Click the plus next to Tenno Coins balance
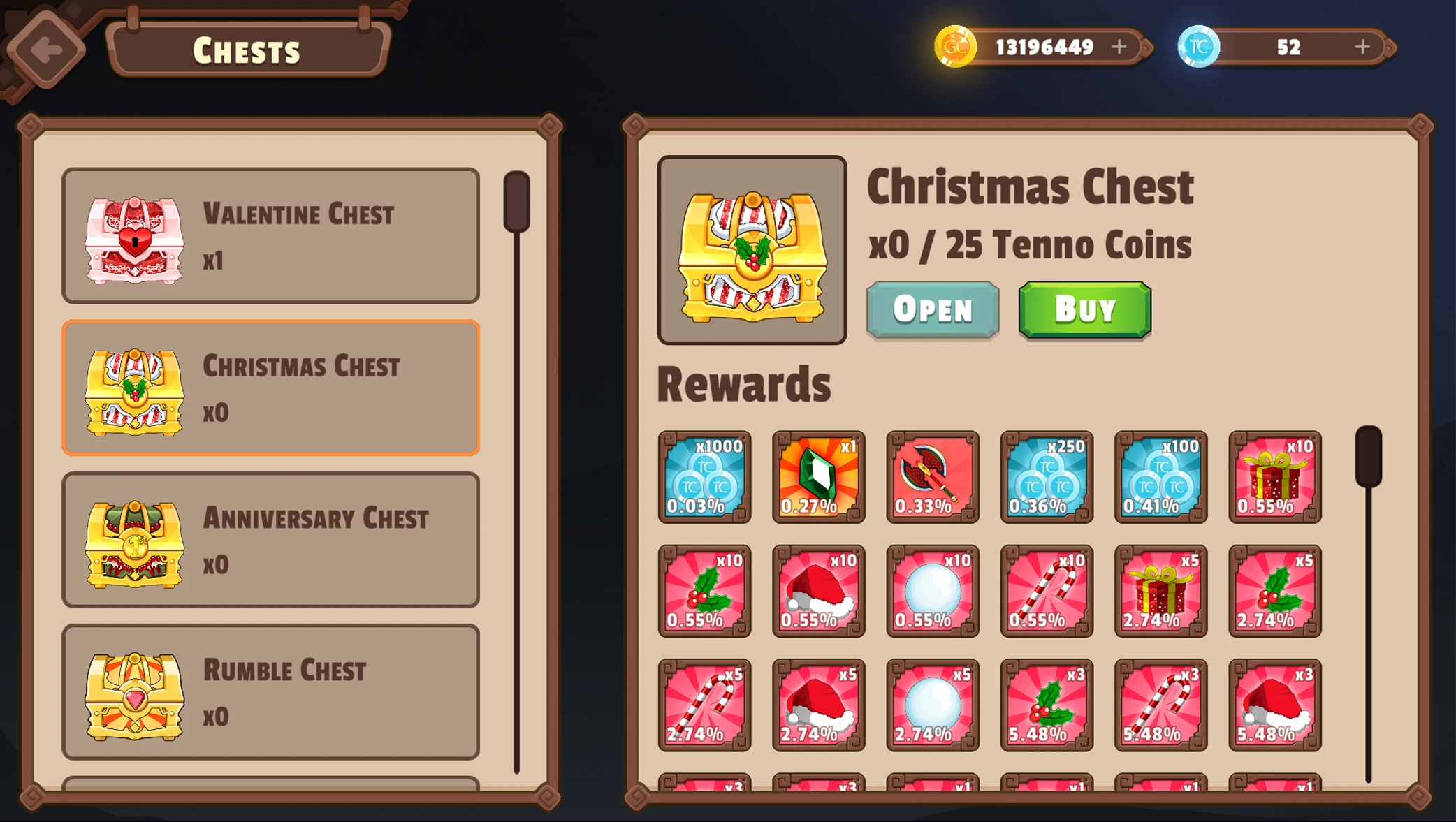Screen dimensions: 1456x822 [1361, 47]
